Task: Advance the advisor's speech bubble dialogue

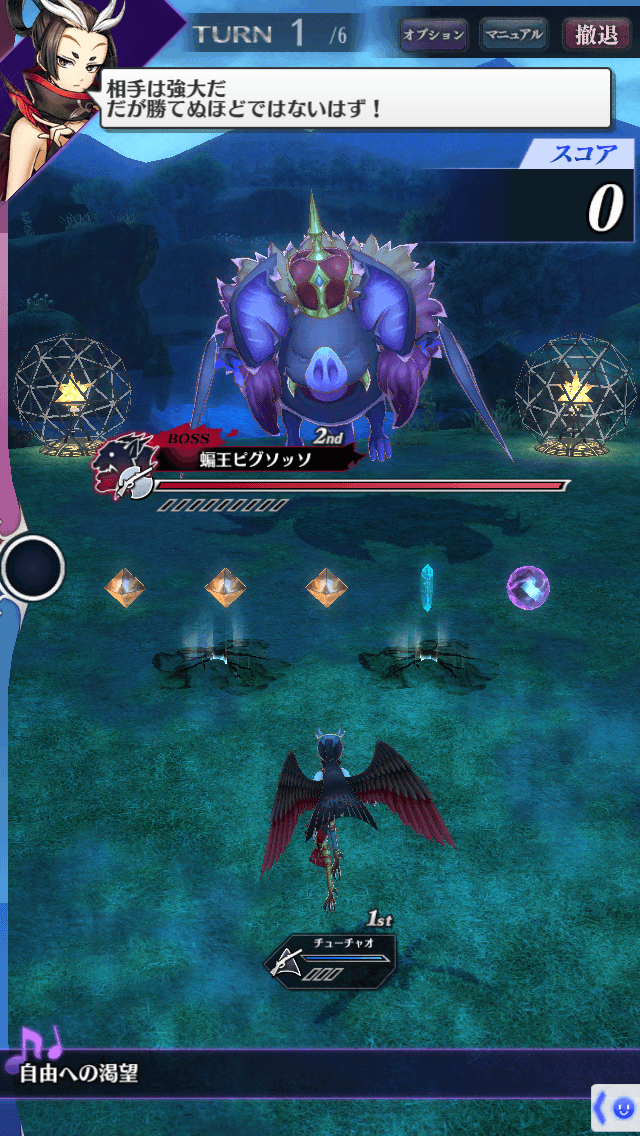Action: pyautogui.click(x=355, y=98)
